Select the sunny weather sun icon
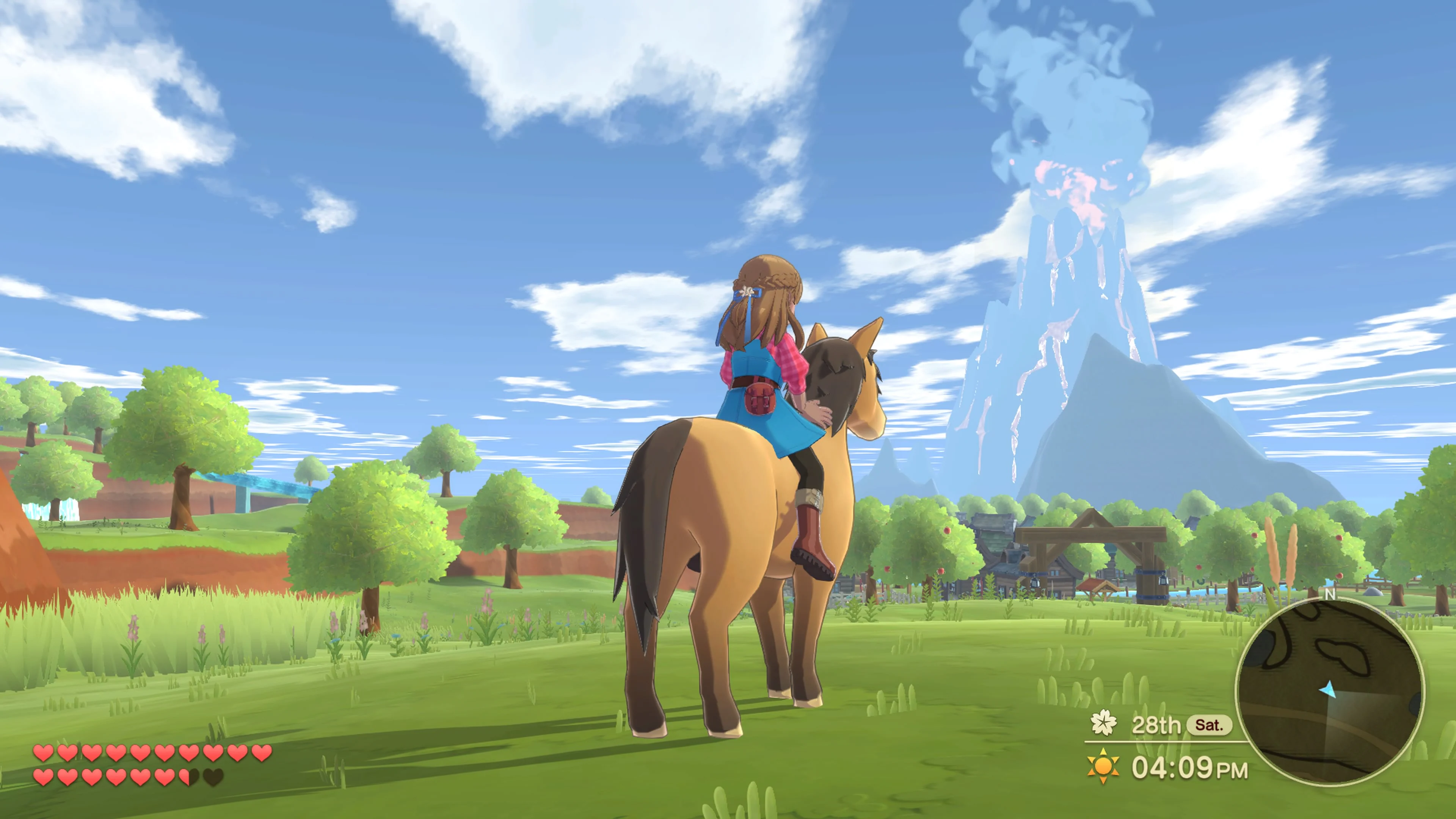 point(1103,767)
